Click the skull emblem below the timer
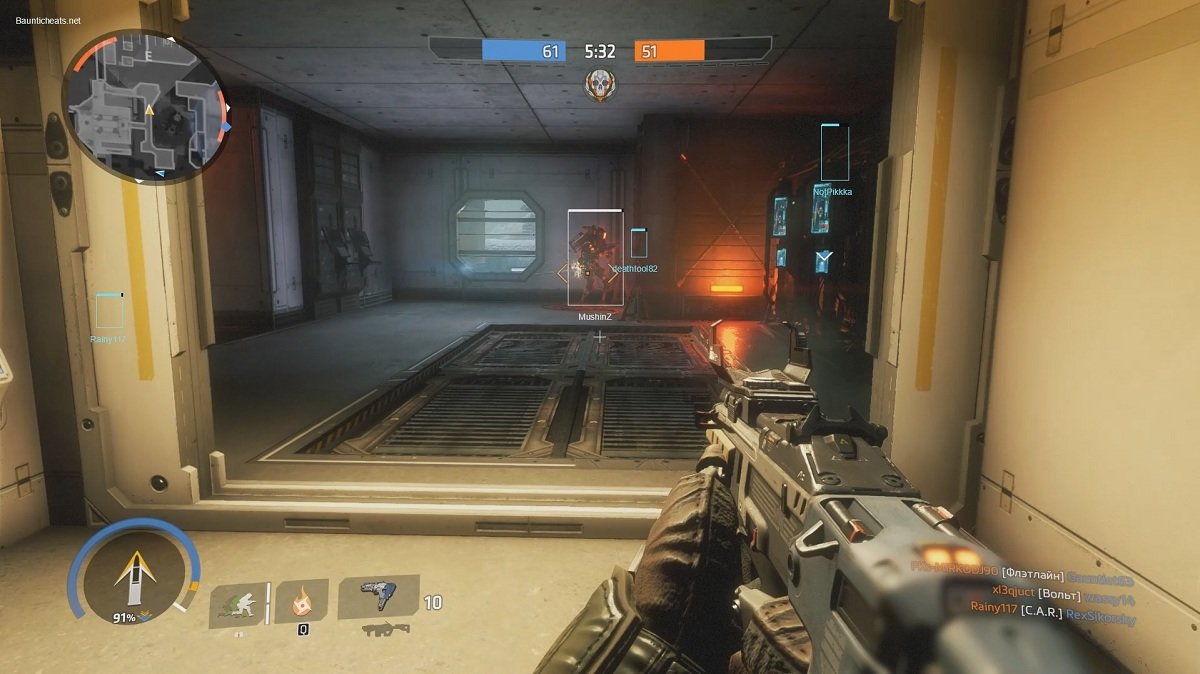1200x674 pixels. point(600,83)
